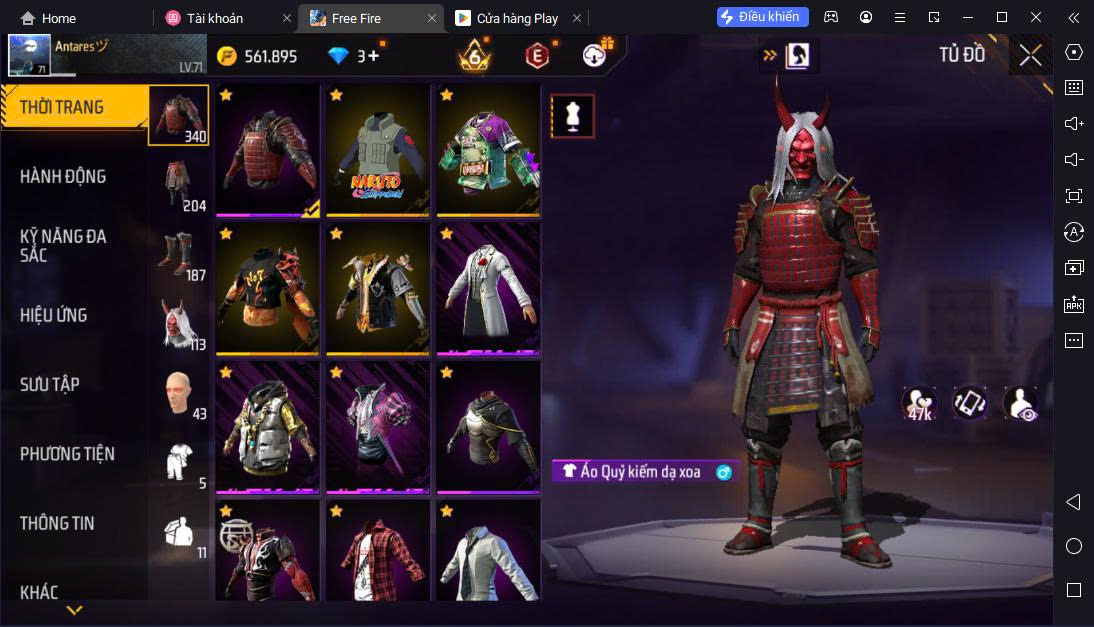
Task: Close the wardrobe screen with the X
Action: tap(1030, 55)
